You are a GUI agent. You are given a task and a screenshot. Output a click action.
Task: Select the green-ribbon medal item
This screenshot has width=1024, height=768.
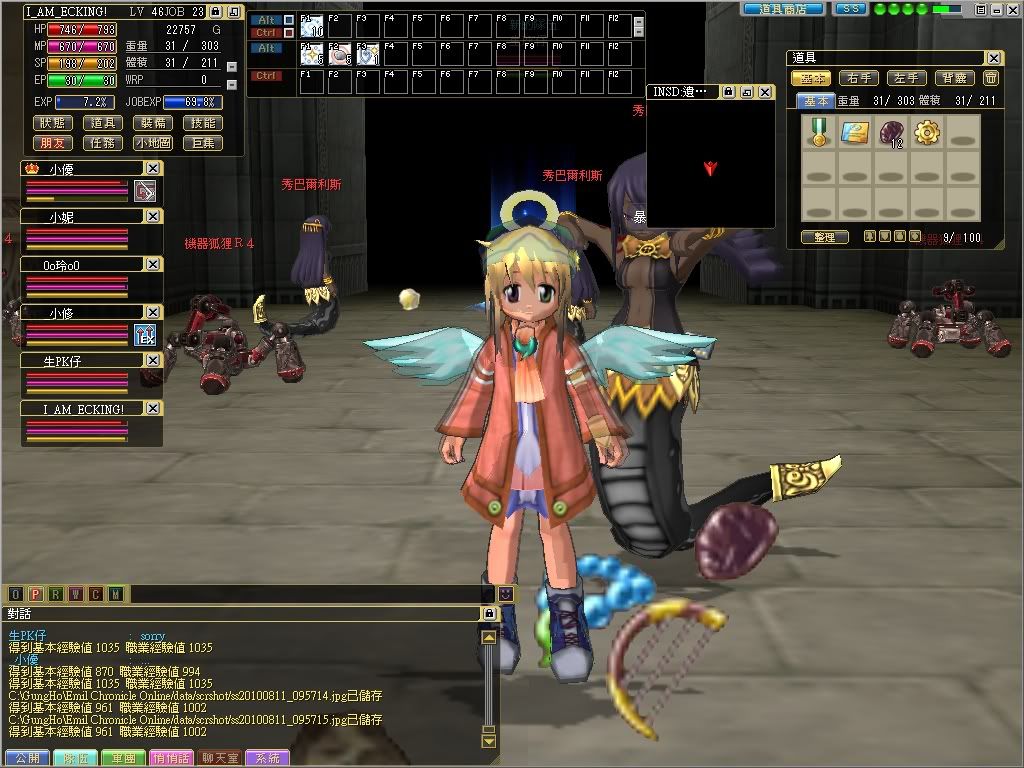pyautogui.click(x=820, y=132)
